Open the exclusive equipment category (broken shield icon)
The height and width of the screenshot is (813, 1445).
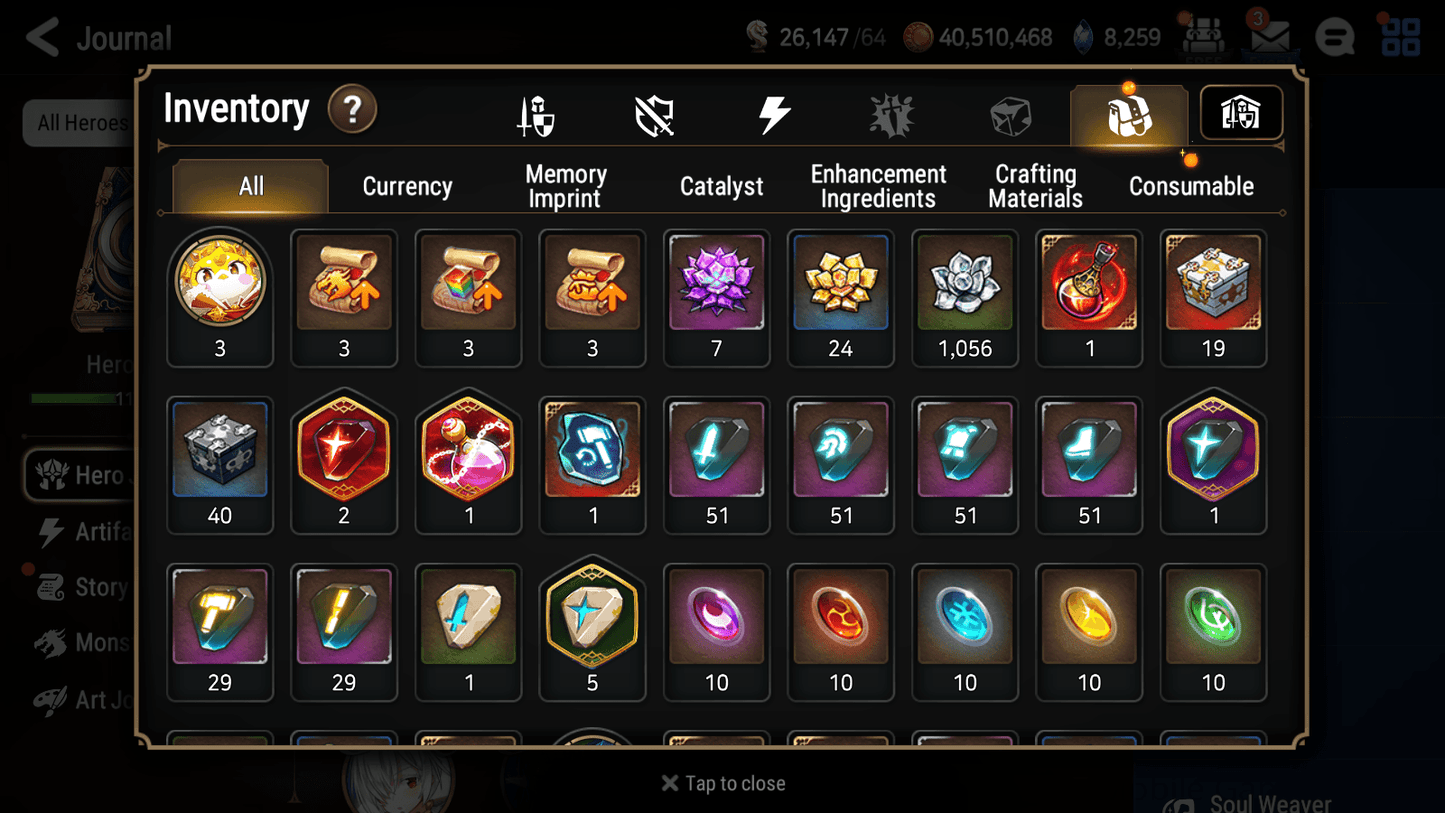click(x=655, y=113)
